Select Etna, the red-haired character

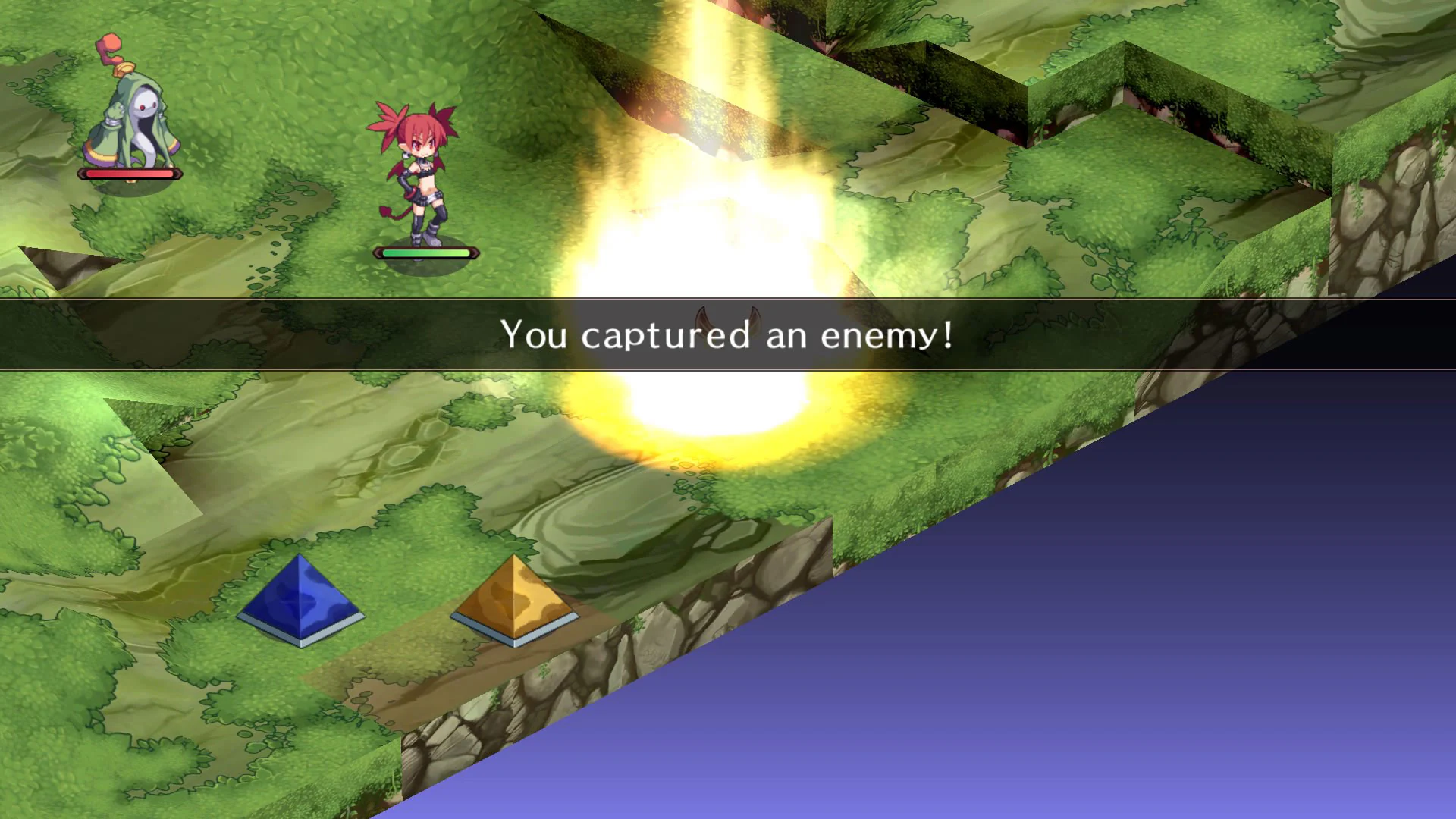[x=418, y=174]
